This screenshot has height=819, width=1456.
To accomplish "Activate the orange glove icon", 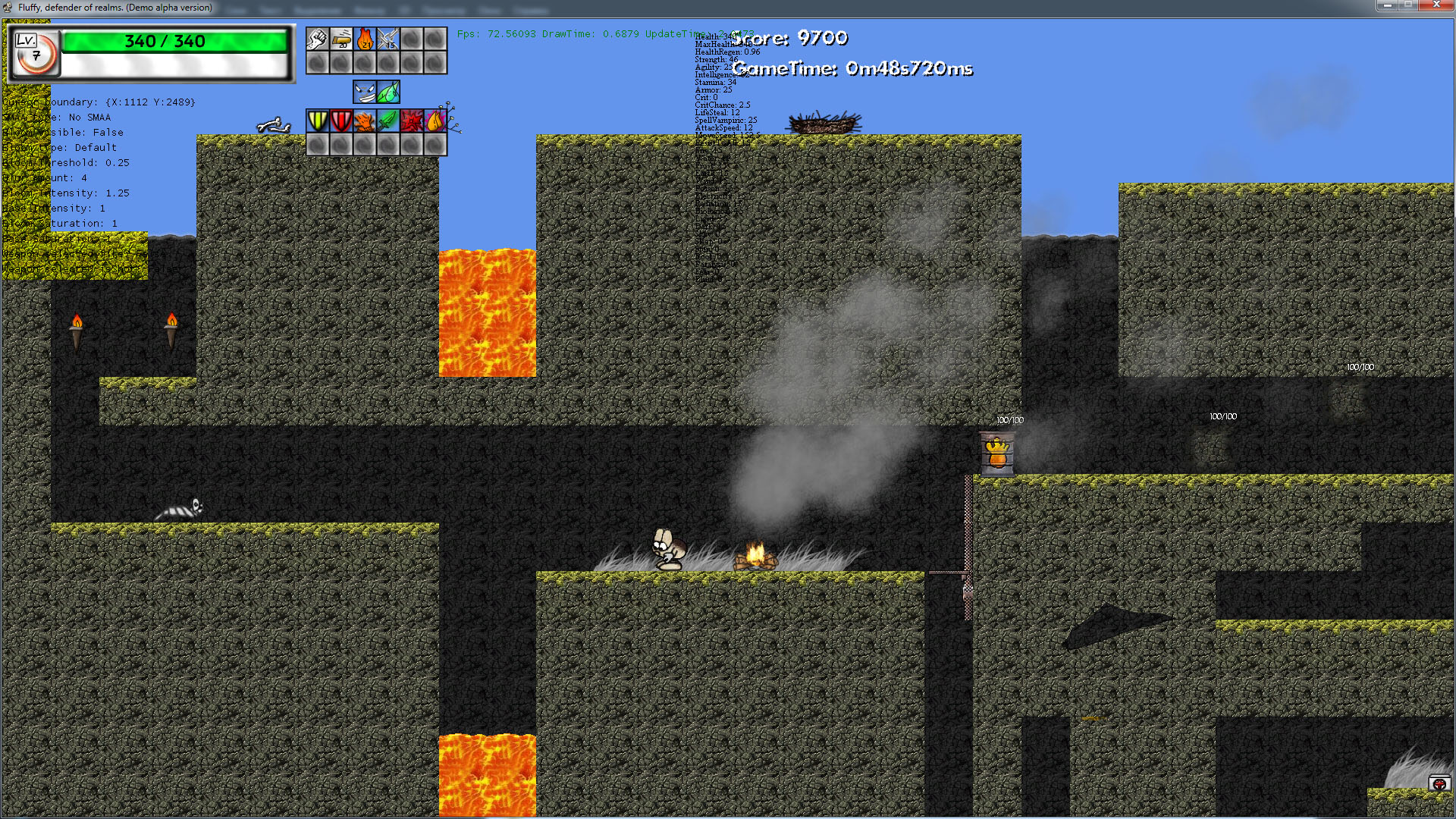I will (x=365, y=121).
